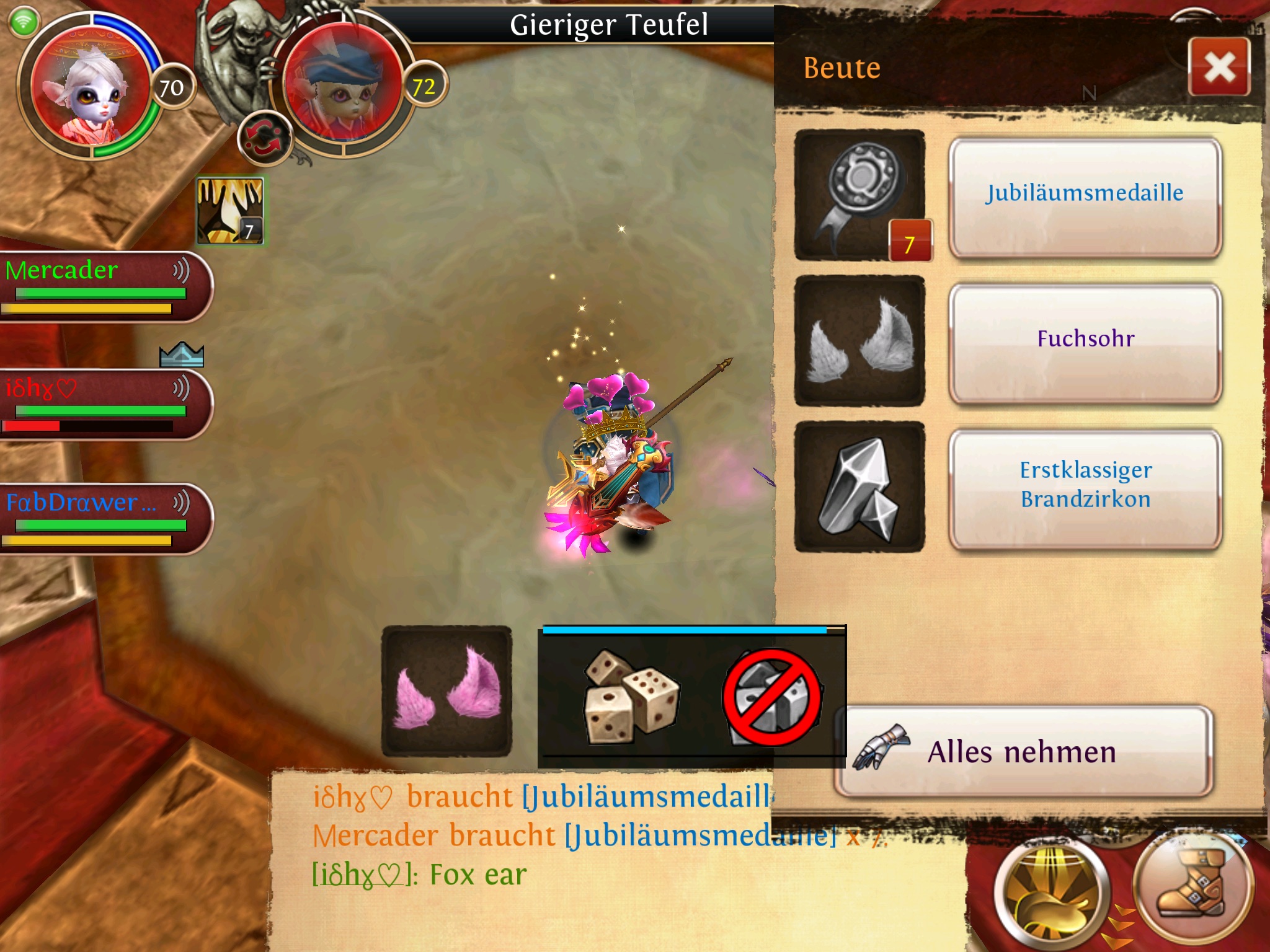
Task: Close the Beute loot window
Action: [x=1219, y=67]
